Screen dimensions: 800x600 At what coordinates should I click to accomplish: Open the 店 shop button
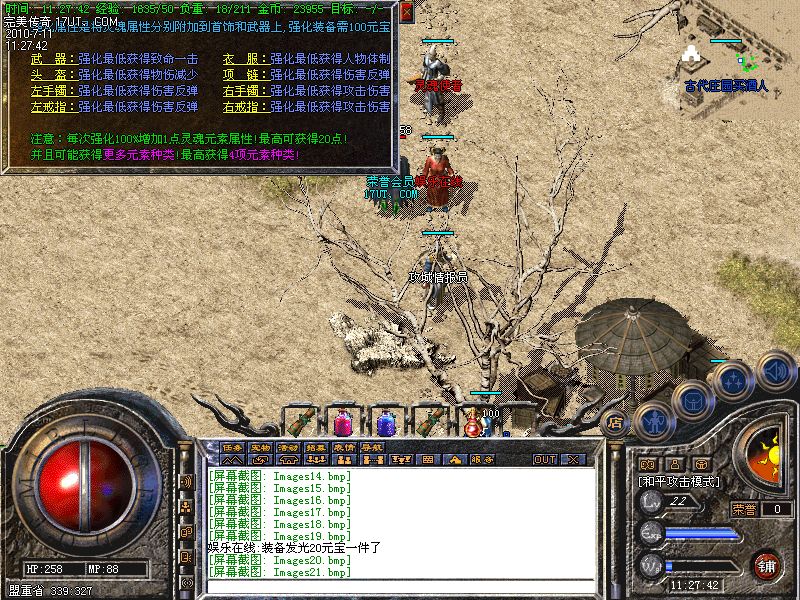[616, 423]
